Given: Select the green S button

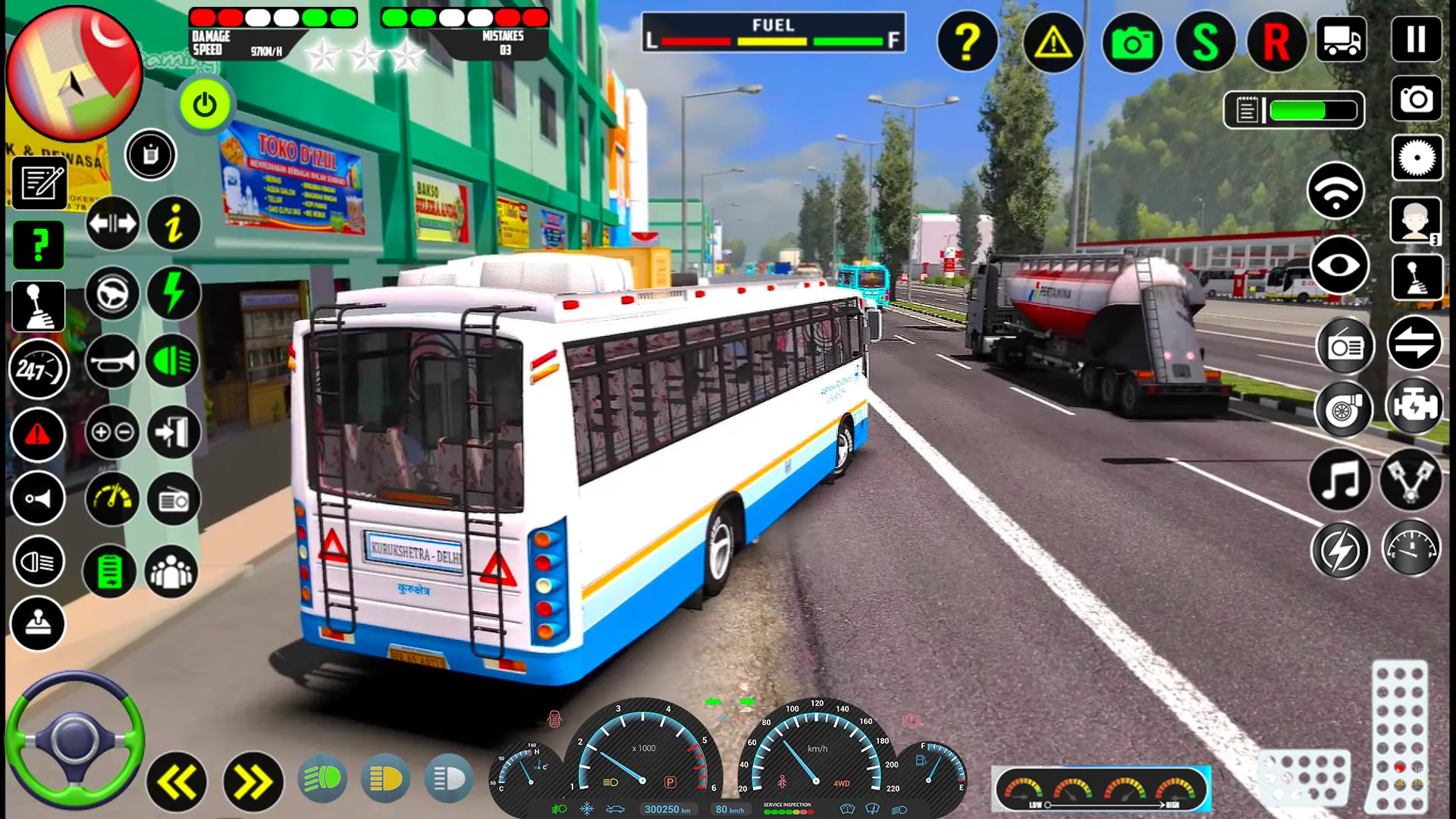Looking at the screenshot, I should click(1205, 42).
